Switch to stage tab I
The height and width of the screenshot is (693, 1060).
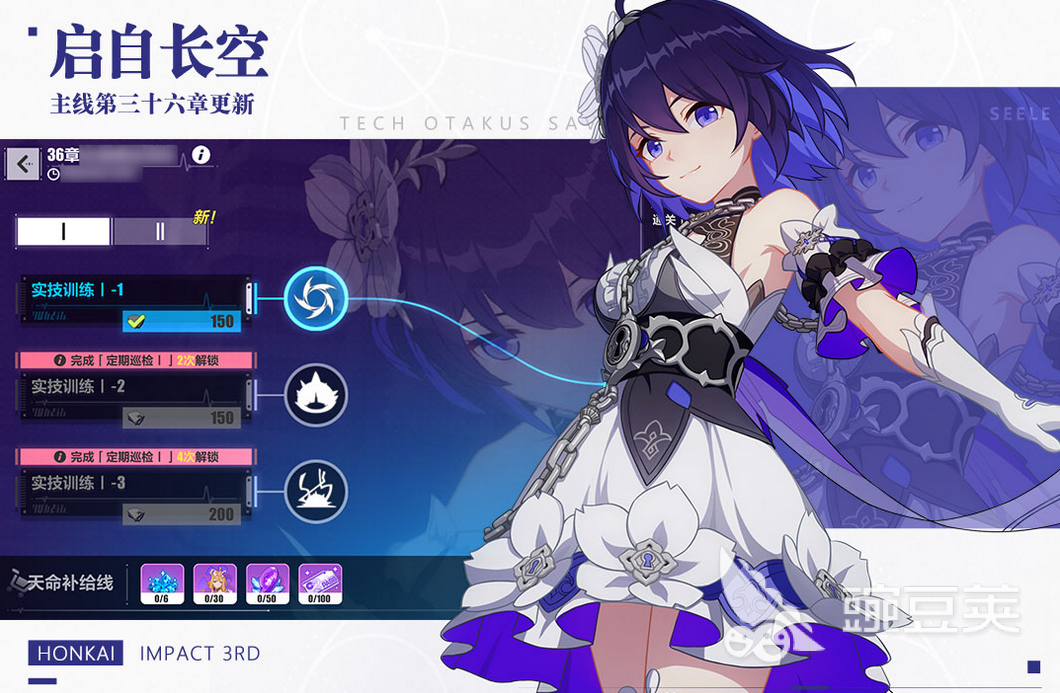[63, 231]
